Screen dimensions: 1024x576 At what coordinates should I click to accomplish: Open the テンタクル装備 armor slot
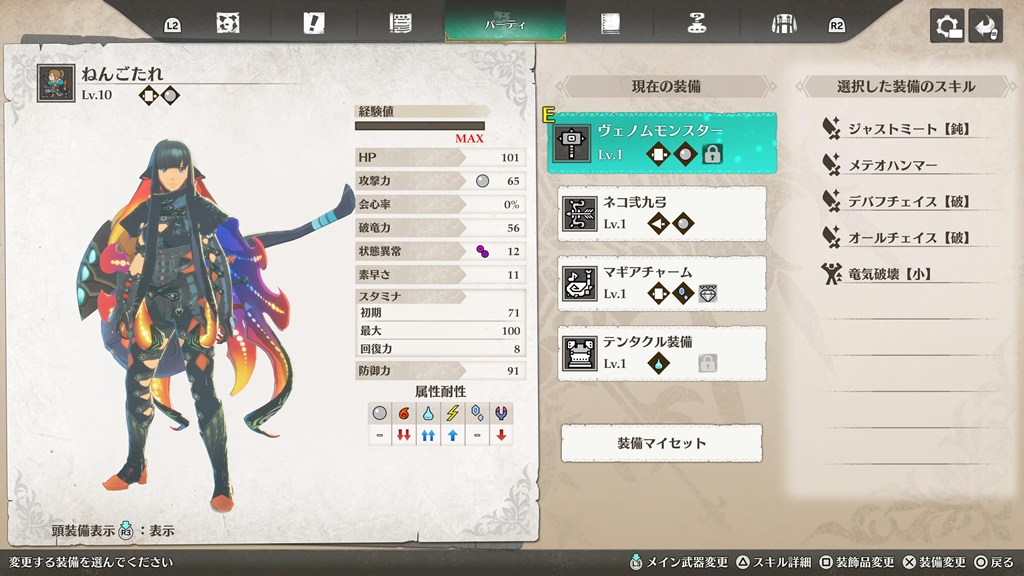pyautogui.click(x=662, y=353)
